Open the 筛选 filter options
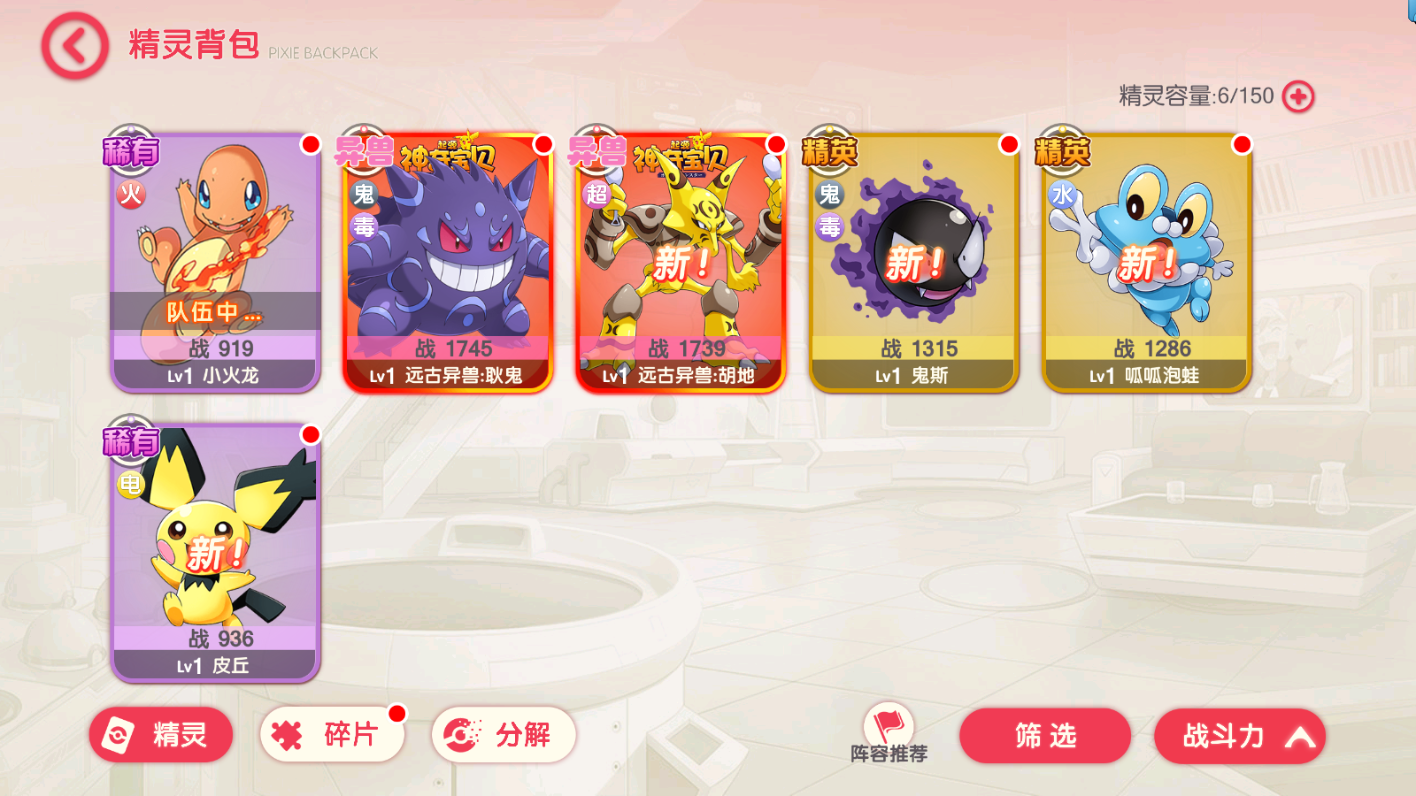The width and height of the screenshot is (1416, 796). [x=1045, y=736]
